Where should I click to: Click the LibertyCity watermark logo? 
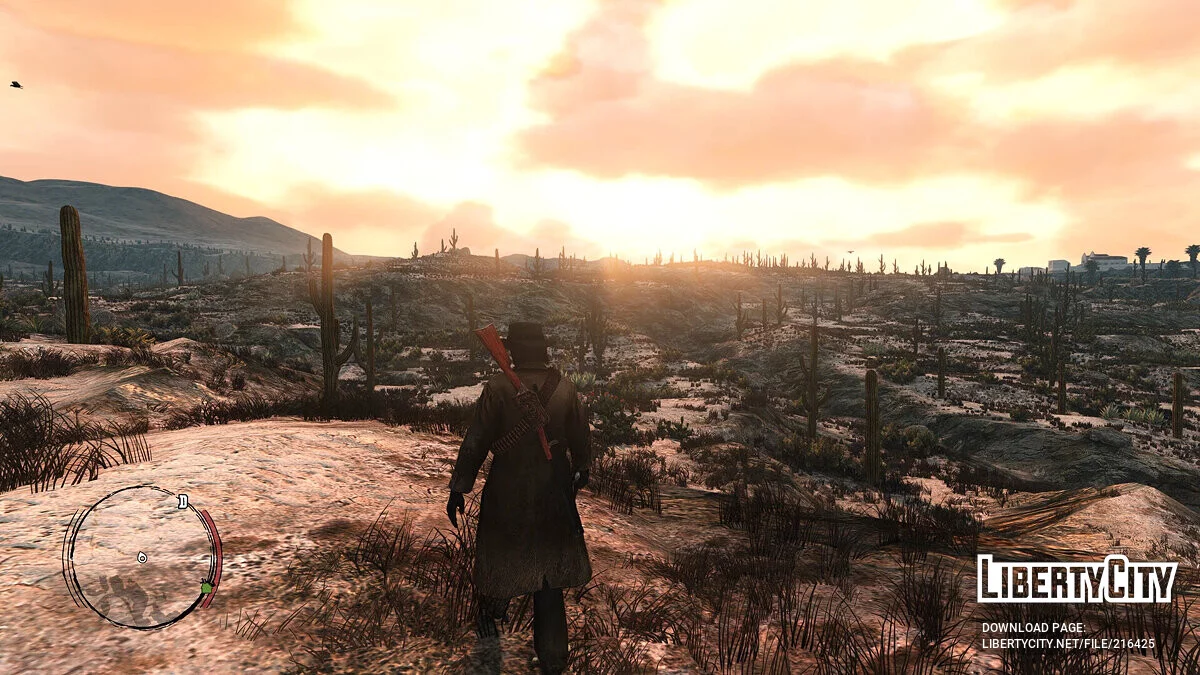coord(1076,579)
